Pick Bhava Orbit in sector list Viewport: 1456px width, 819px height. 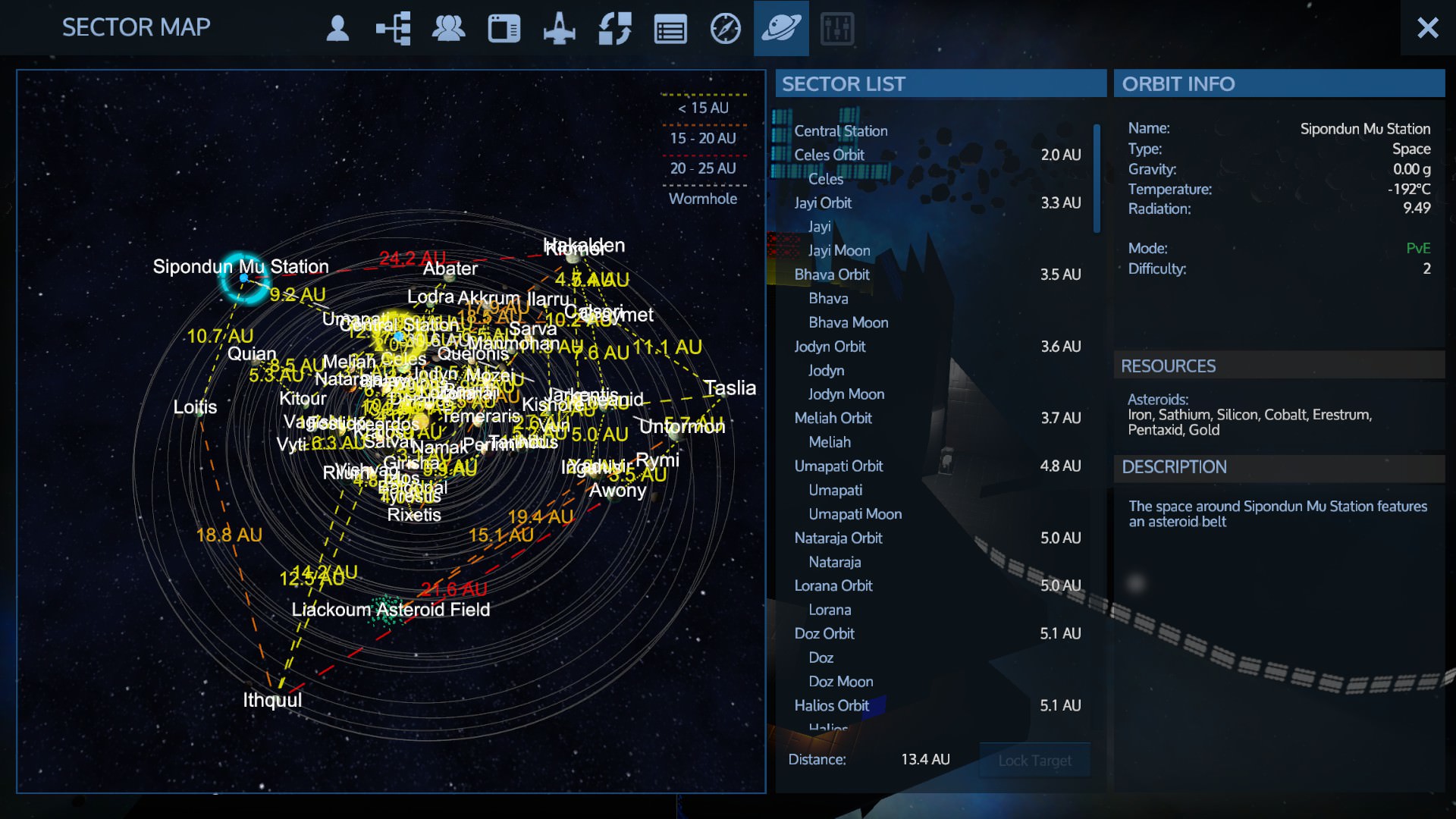click(x=832, y=275)
